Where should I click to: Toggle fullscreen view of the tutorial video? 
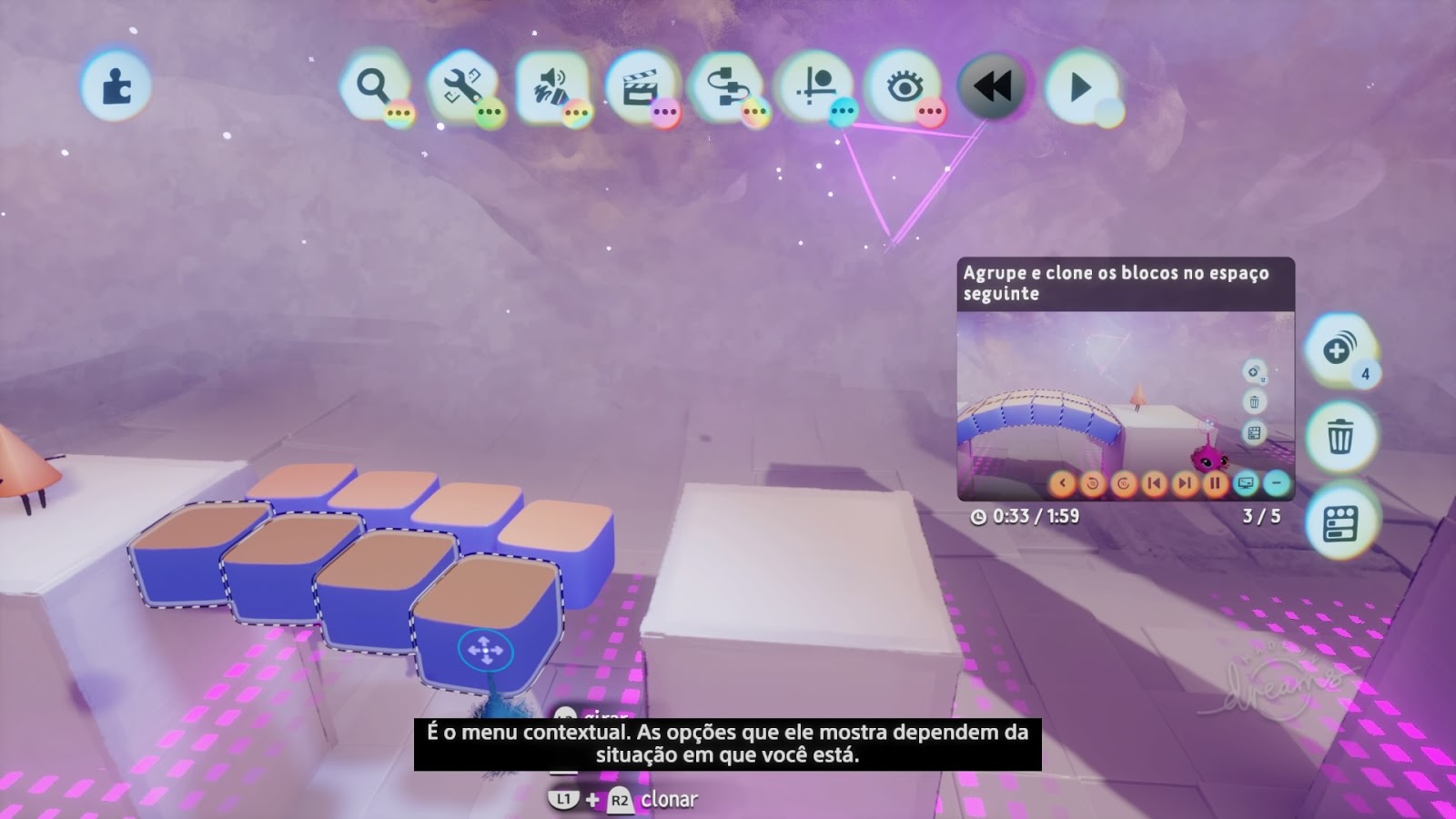[x=1245, y=482]
